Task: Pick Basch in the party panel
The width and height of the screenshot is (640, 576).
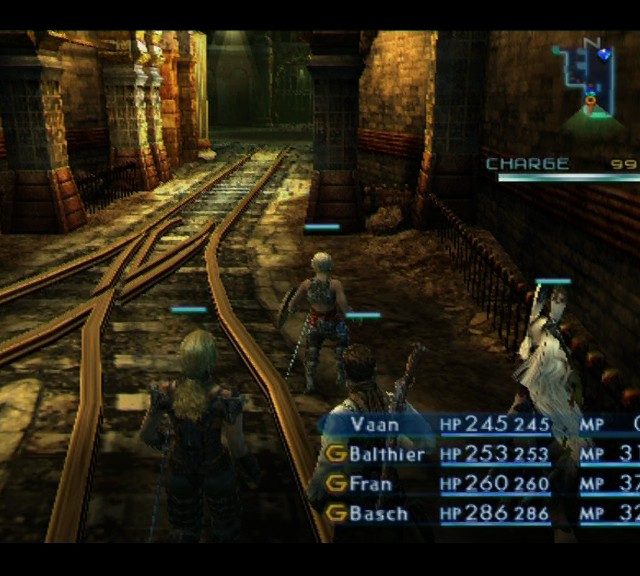Action: [378, 514]
